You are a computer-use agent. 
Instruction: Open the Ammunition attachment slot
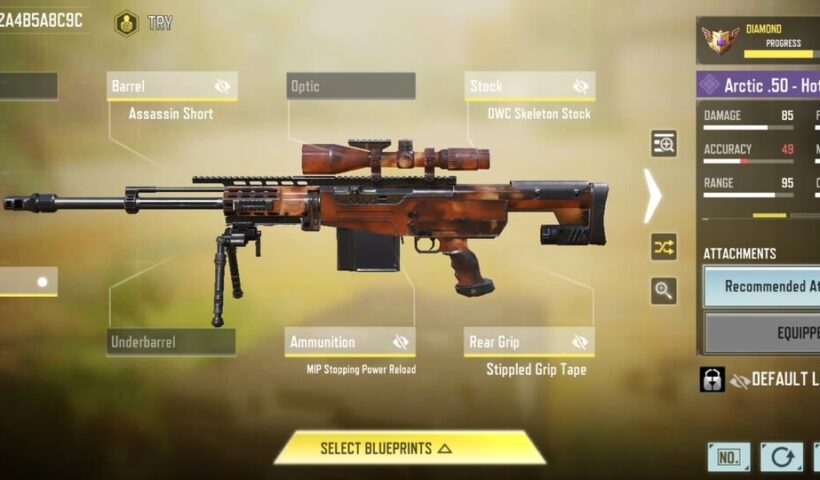(338, 342)
